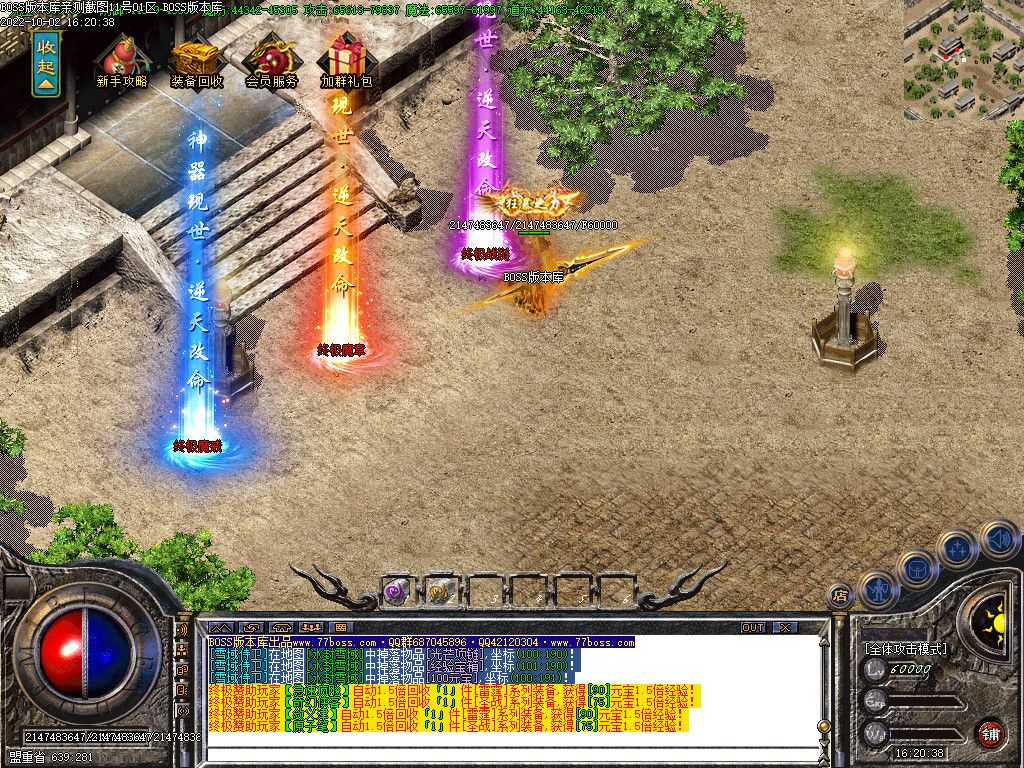The height and width of the screenshot is (768, 1024).
Task: Open the bag inventory icon
Action: pyautogui.click(x=918, y=569)
